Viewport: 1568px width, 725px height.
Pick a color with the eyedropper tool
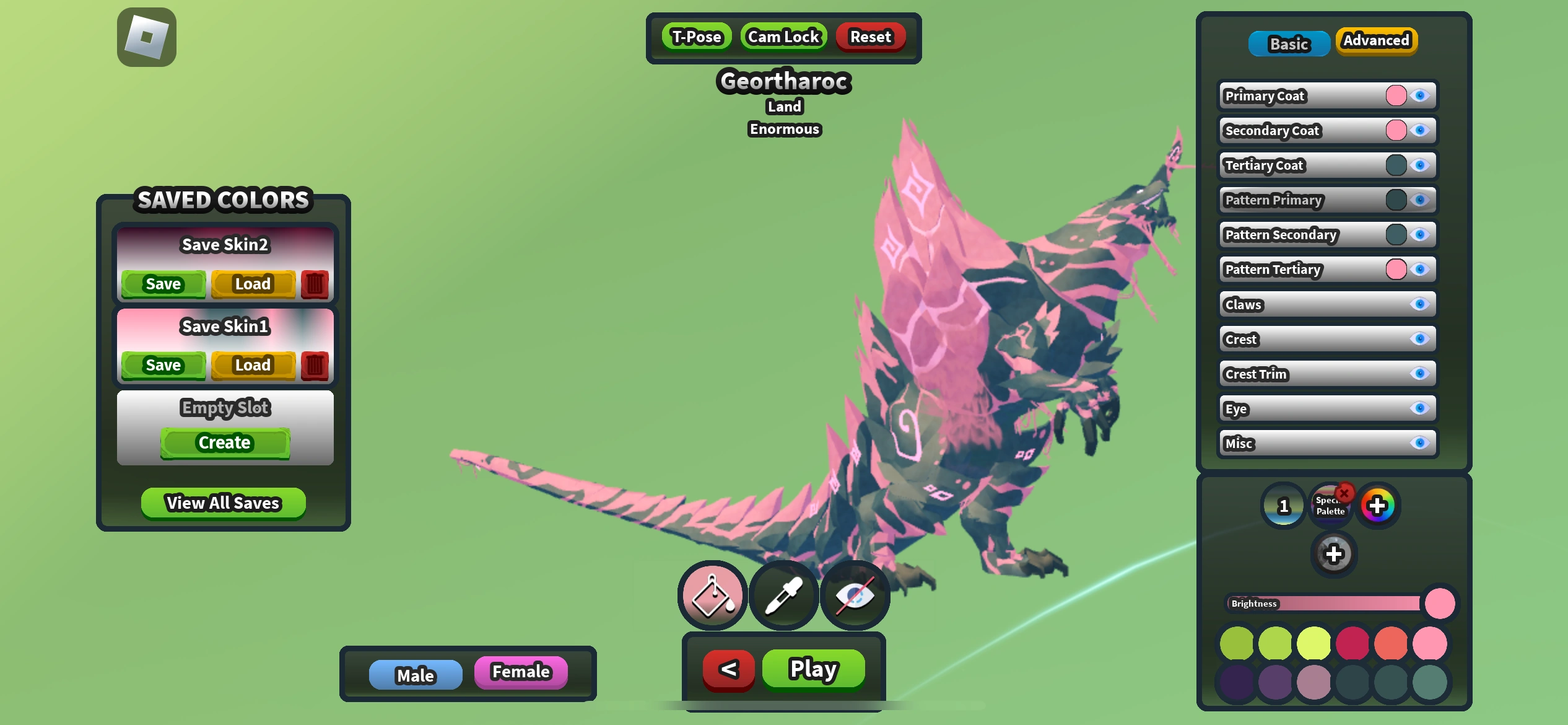(783, 595)
